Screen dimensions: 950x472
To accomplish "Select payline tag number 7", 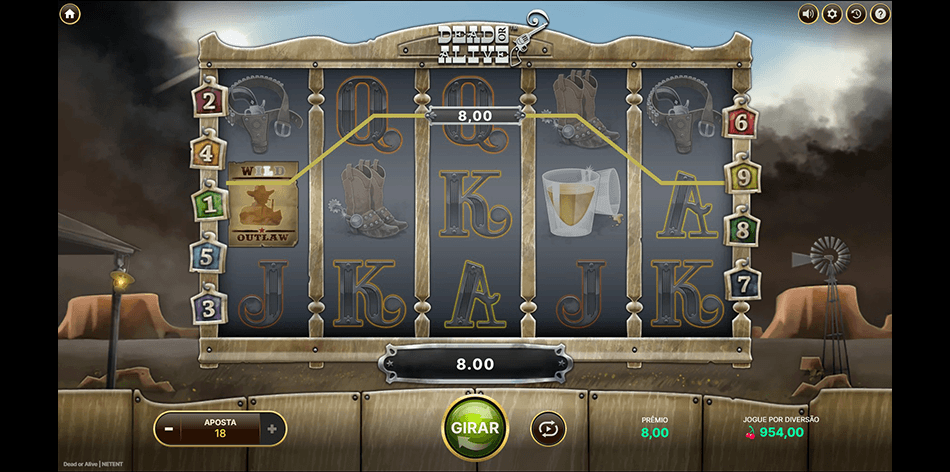I will [741, 282].
